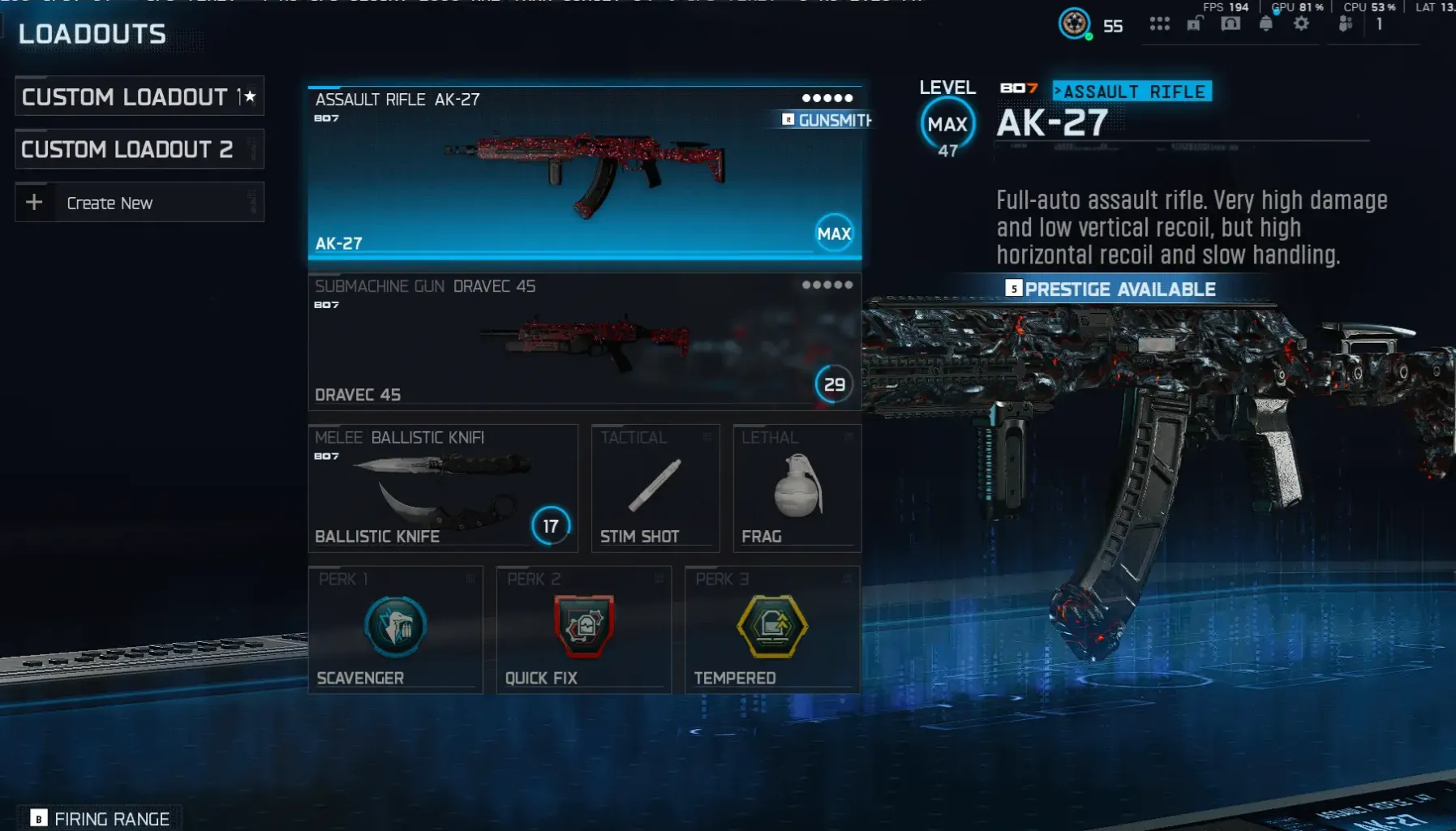1456x831 pixels.
Task: Switch to Custom Loadout 2
Action: tap(139, 149)
